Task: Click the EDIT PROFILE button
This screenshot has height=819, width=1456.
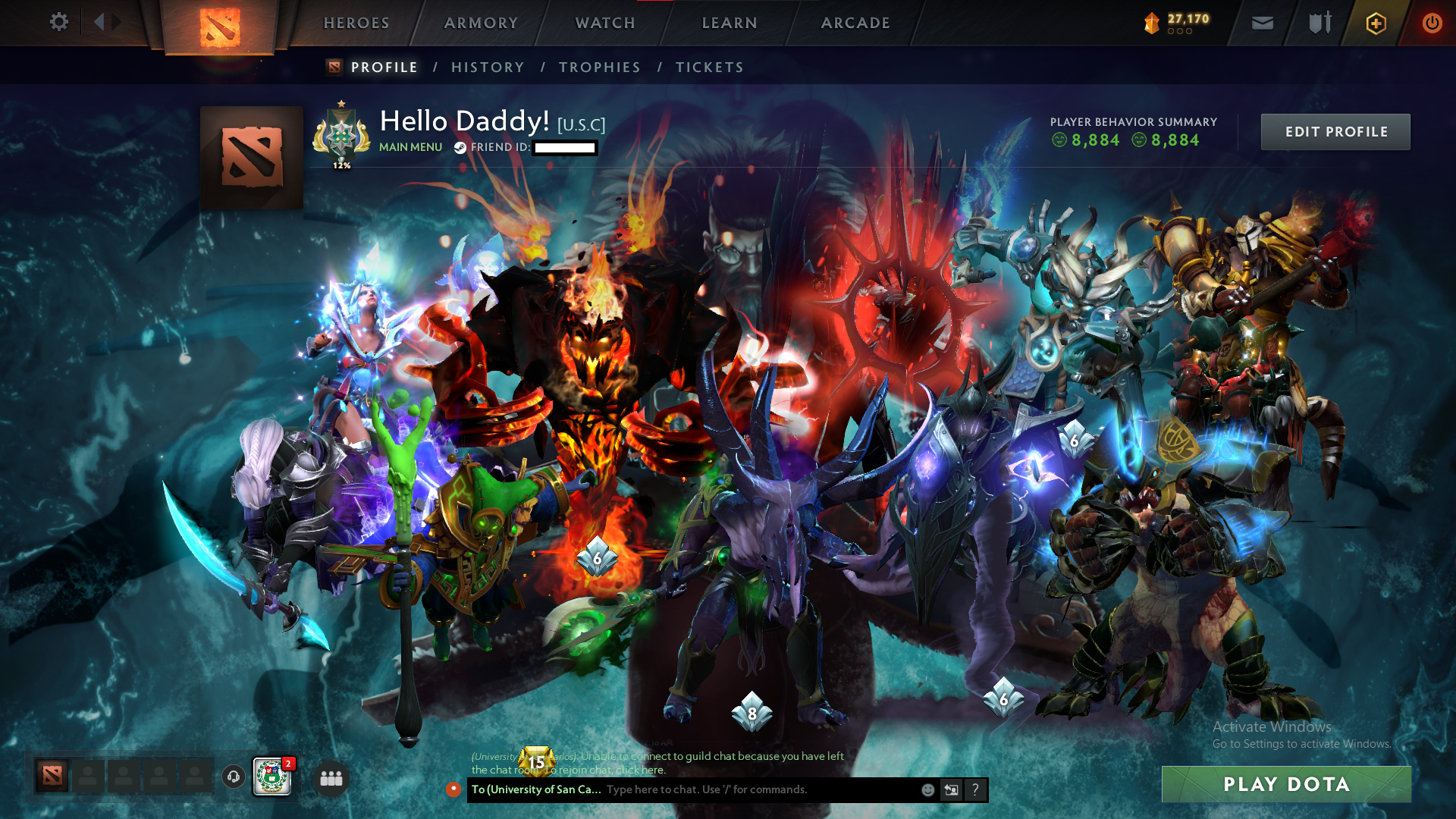Action: point(1335,131)
